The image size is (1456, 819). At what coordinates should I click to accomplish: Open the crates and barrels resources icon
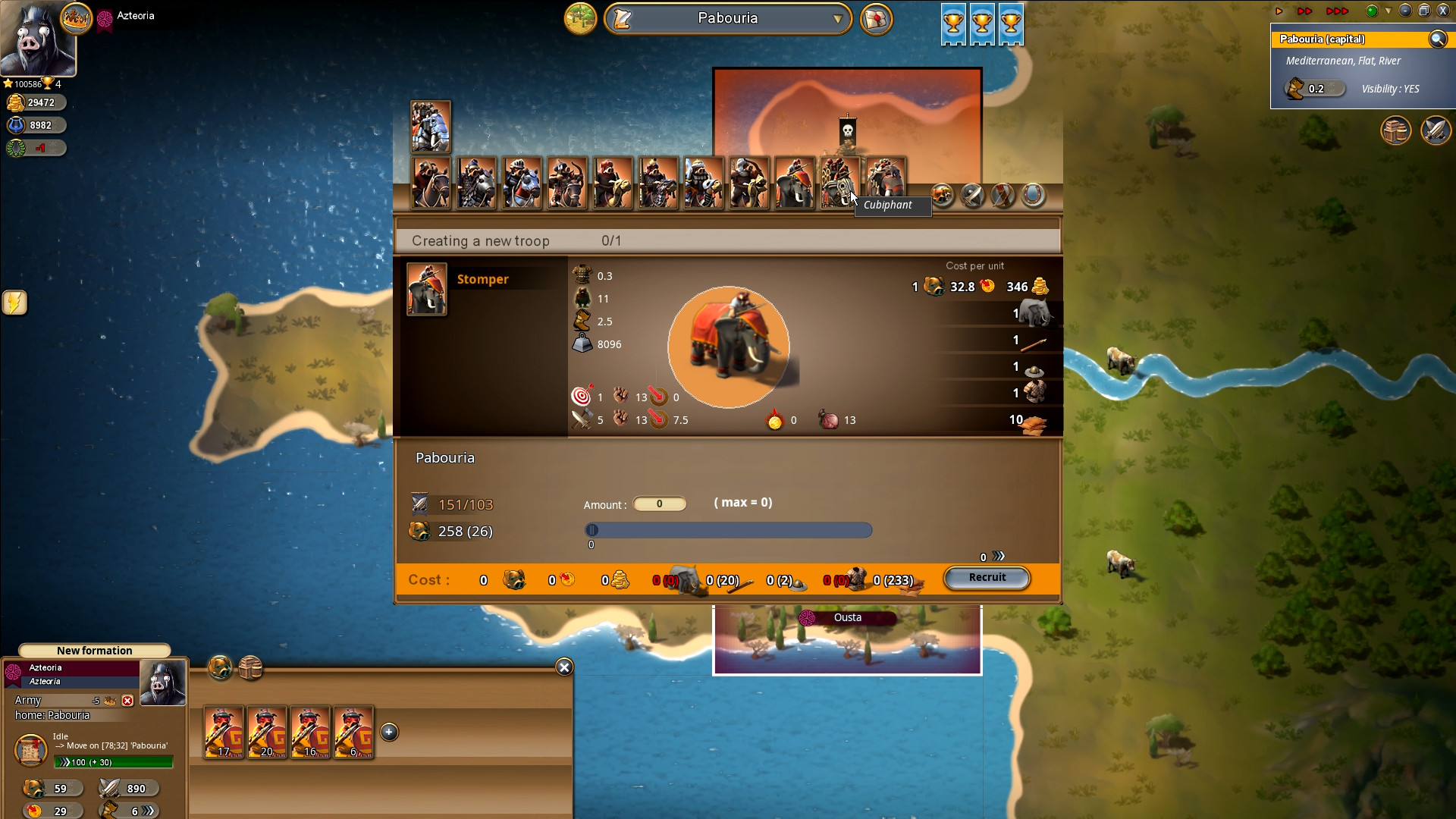1395,130
